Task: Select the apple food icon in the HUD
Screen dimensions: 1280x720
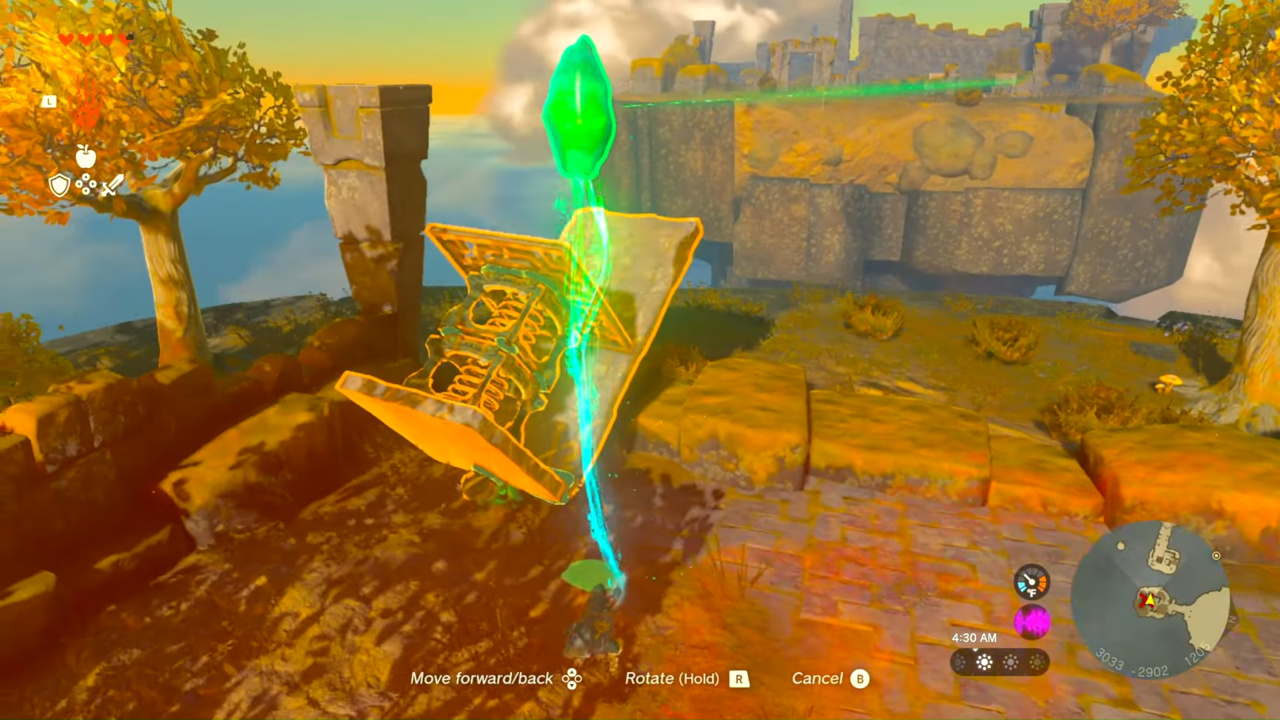Action: (86, 157)
